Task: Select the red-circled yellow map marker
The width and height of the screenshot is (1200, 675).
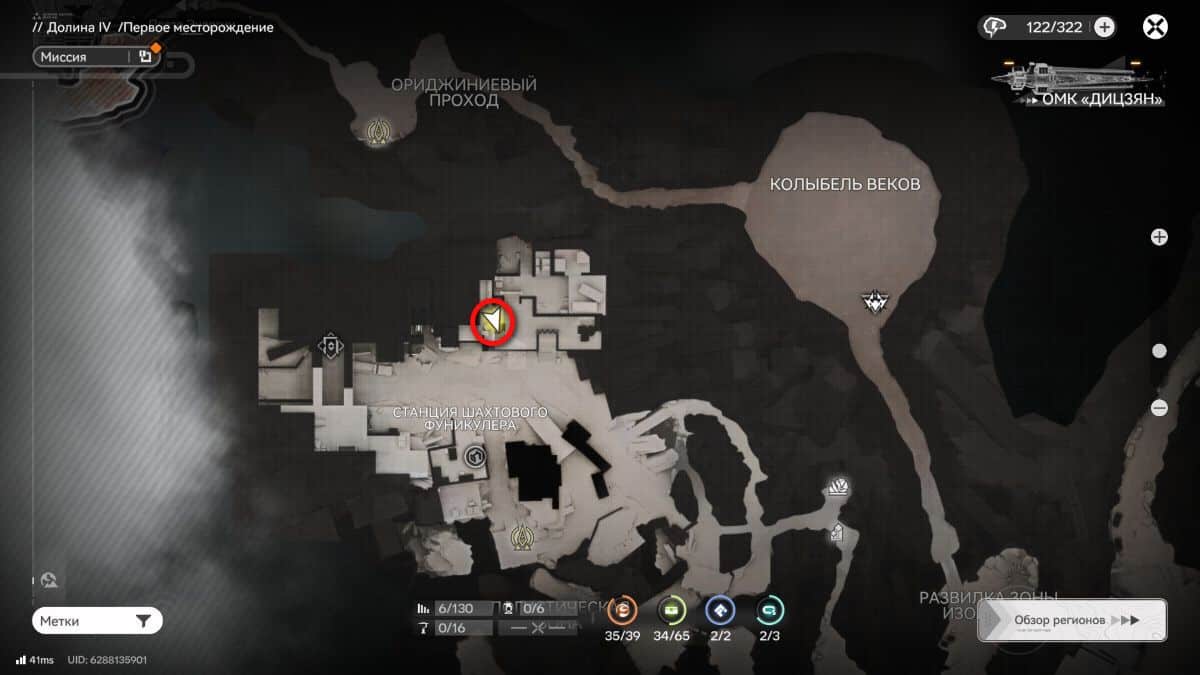Action: pyautogui.click(x=492, y=322)
